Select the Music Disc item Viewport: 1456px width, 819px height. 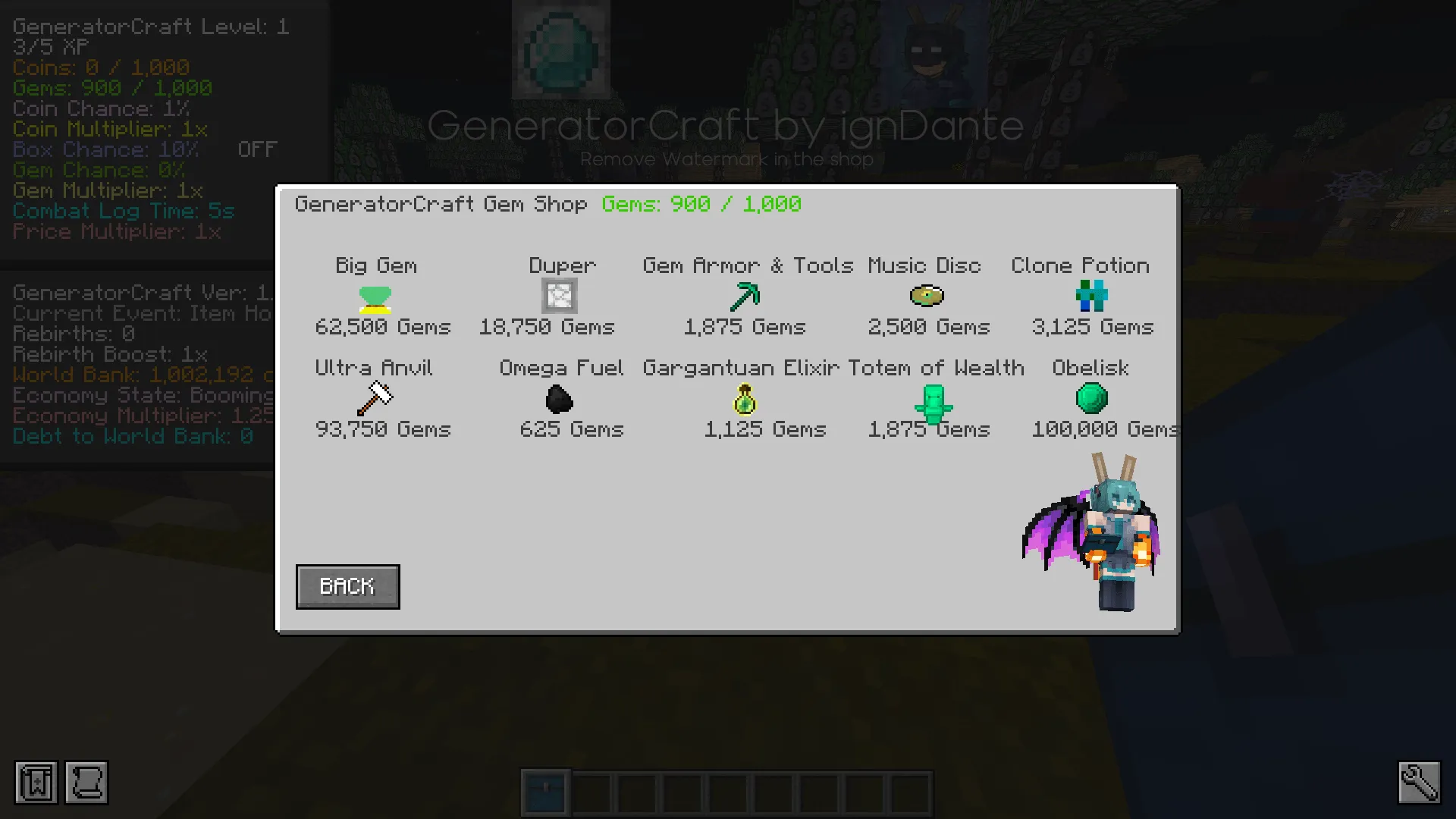927,297
